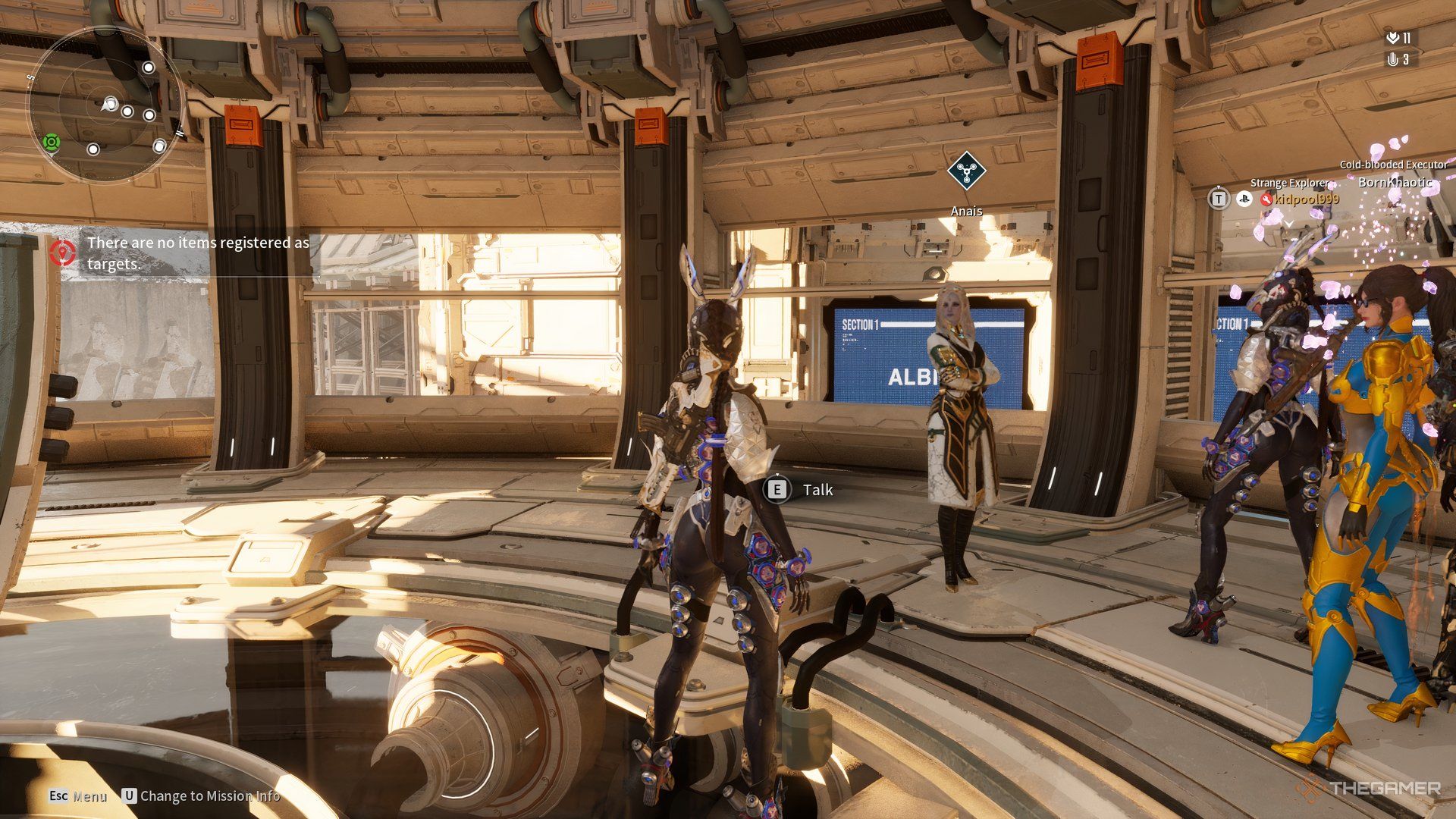
Task: Select the BornKhaotic player nameplate
Action: (x=1394, y=182)
